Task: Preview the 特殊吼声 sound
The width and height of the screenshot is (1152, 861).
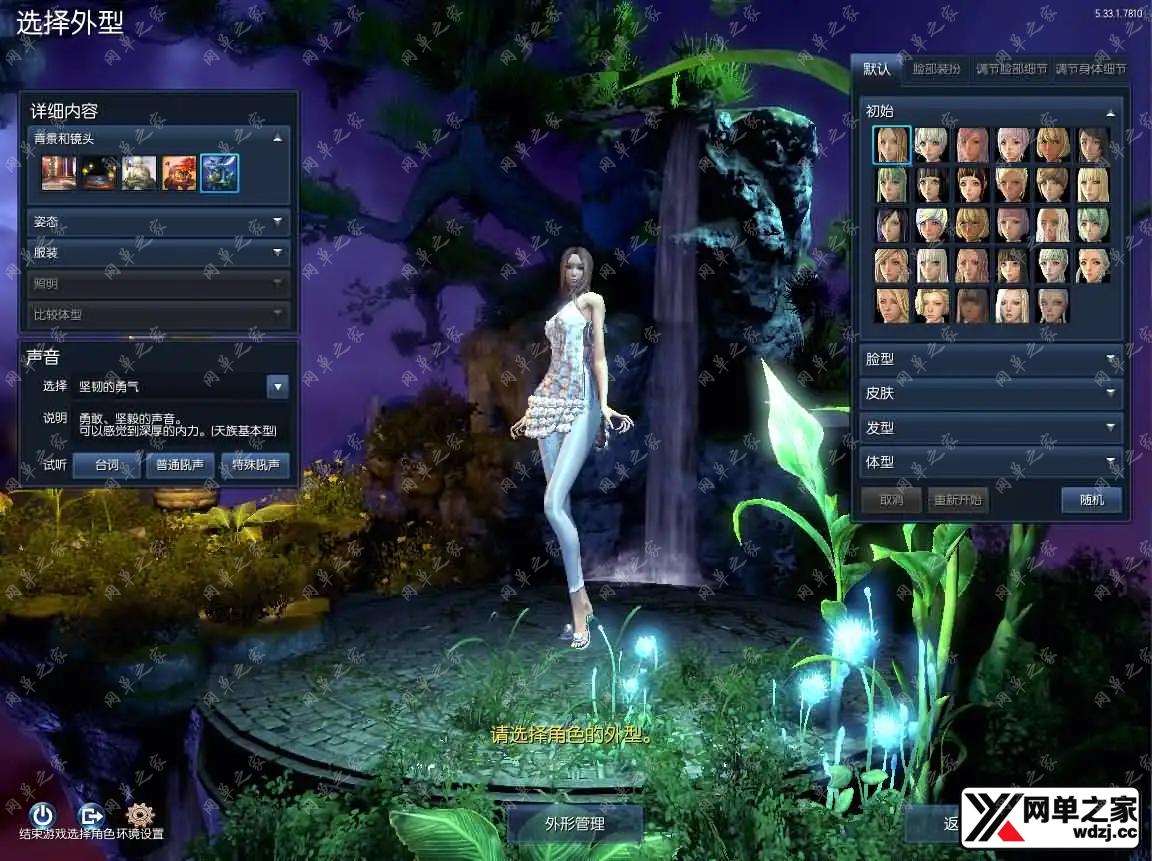Action: coord(254,465)
